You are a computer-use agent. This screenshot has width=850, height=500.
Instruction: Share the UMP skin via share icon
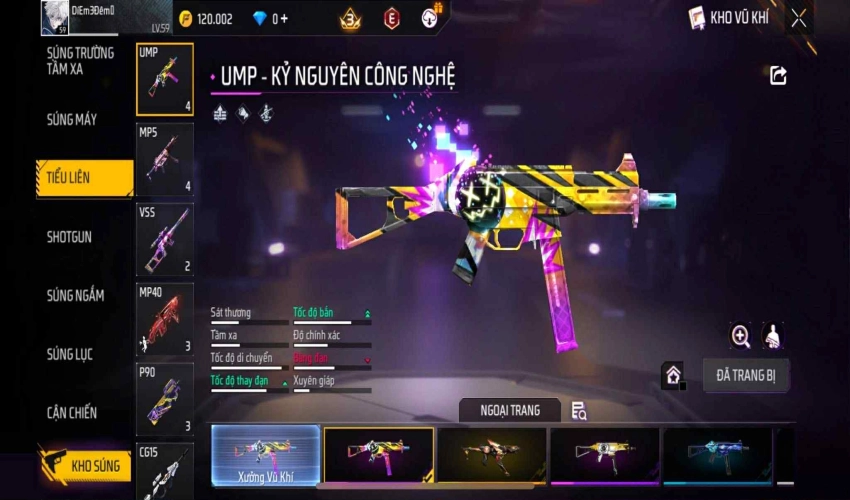778,76
